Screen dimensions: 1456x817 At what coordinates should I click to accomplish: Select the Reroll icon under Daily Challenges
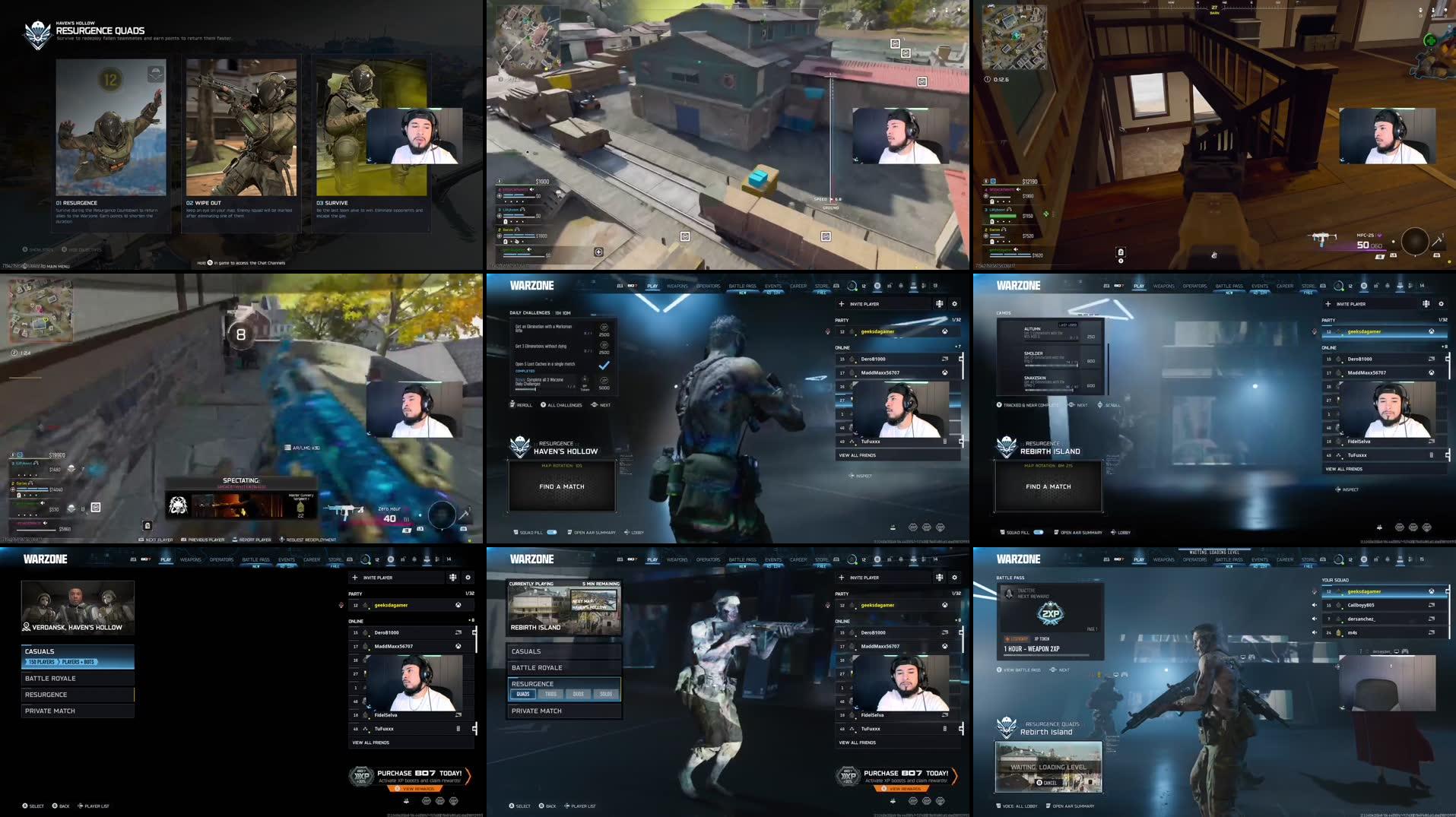512,405
